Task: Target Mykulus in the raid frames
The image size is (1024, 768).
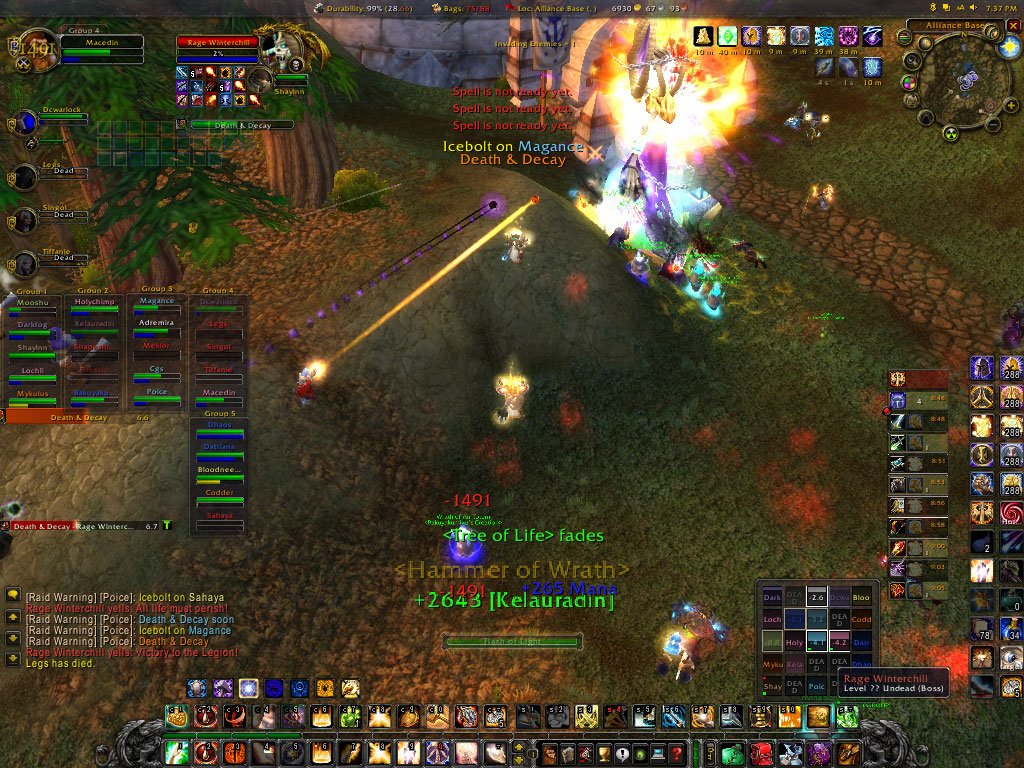Action: 33,397
